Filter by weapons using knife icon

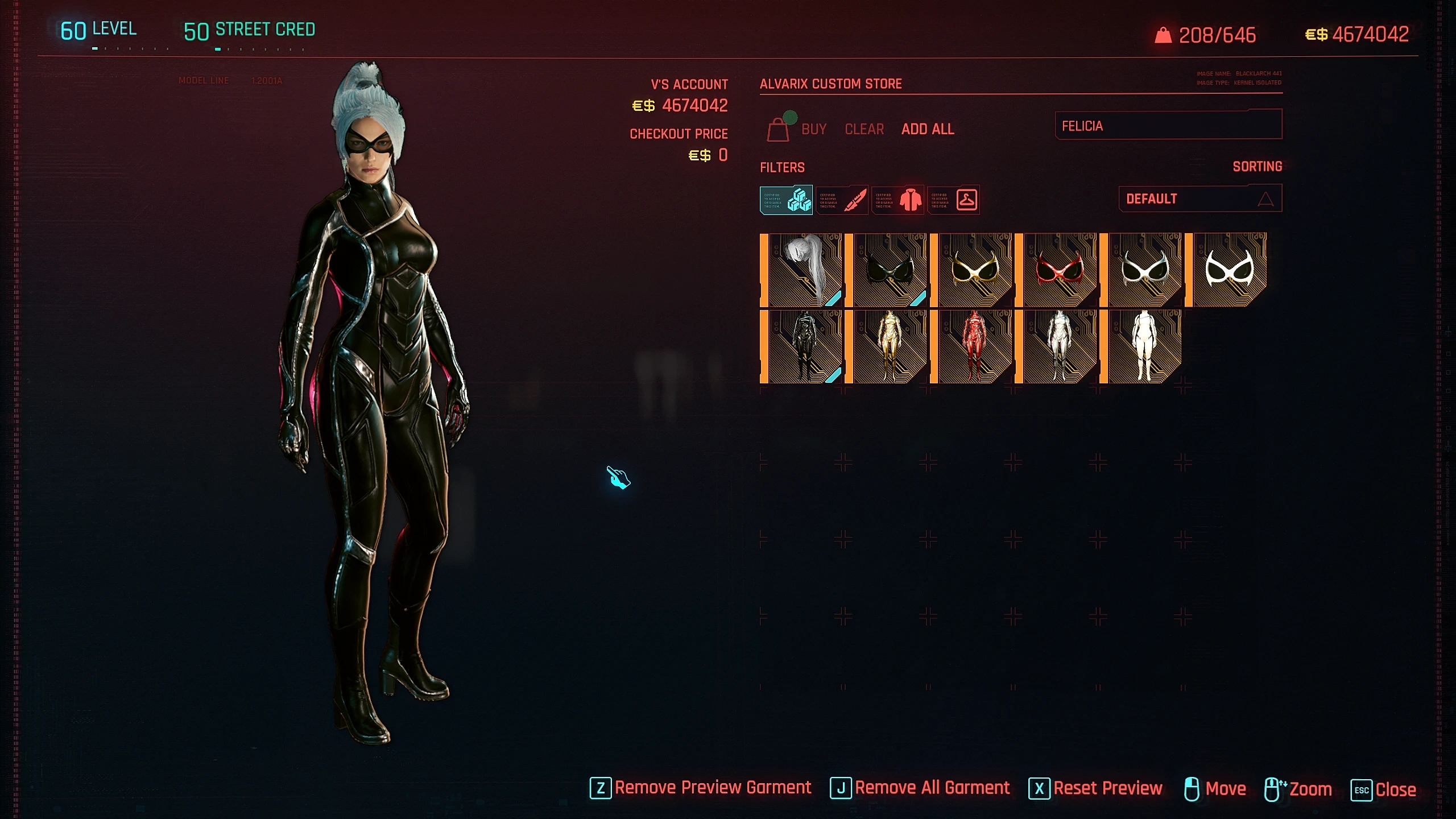[x=842, y=200]
